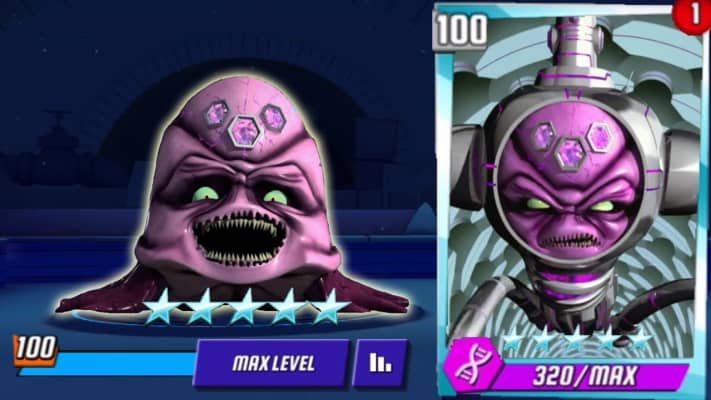Viewport: 711px width, 400px height.
Task: Open the stats bar-chart button
Action: [380, 363]
